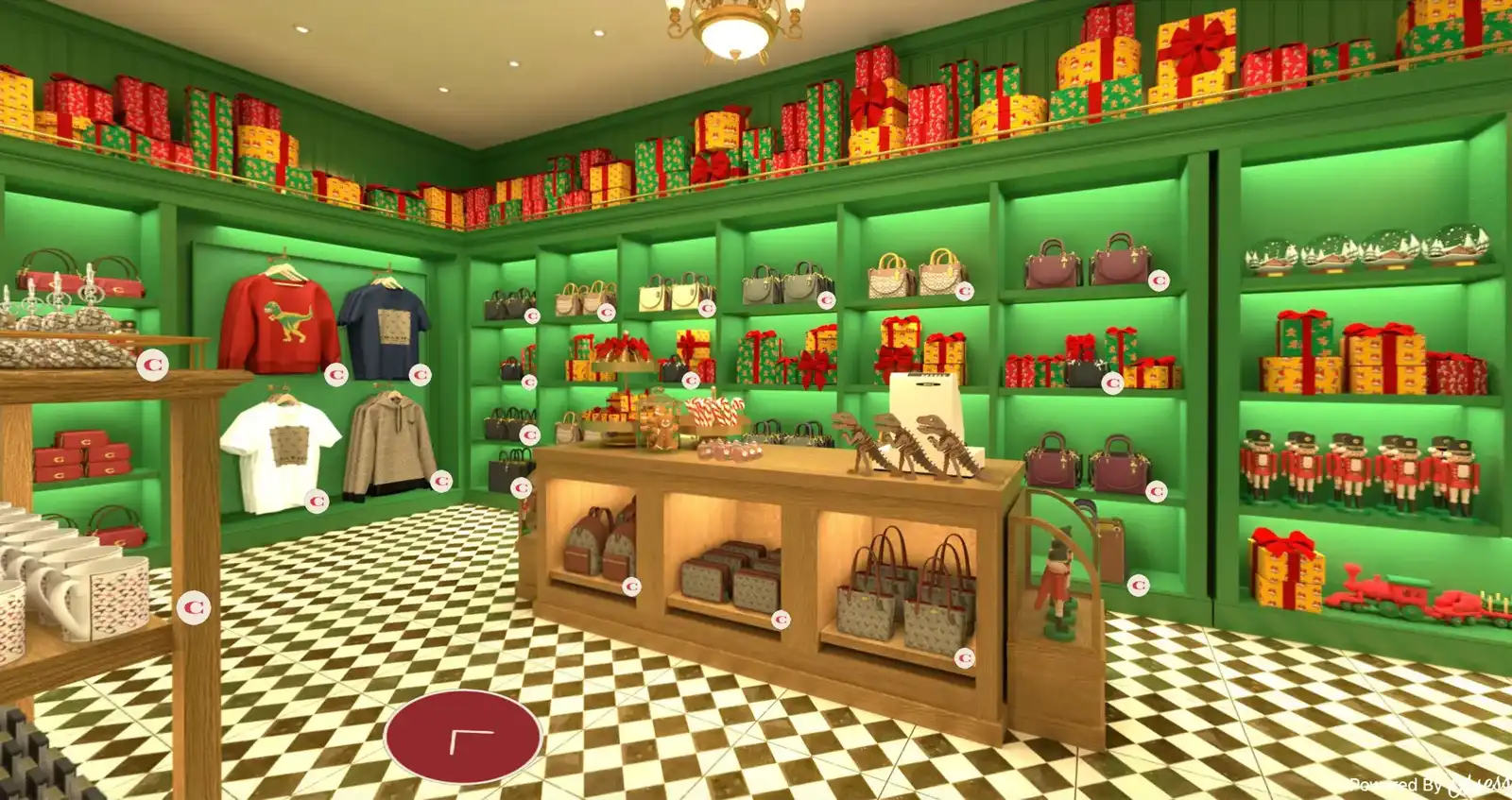Click the hotspot on the burgundy mini purses
This screenshot has width=1512, height=800.
click(1156, 491)
